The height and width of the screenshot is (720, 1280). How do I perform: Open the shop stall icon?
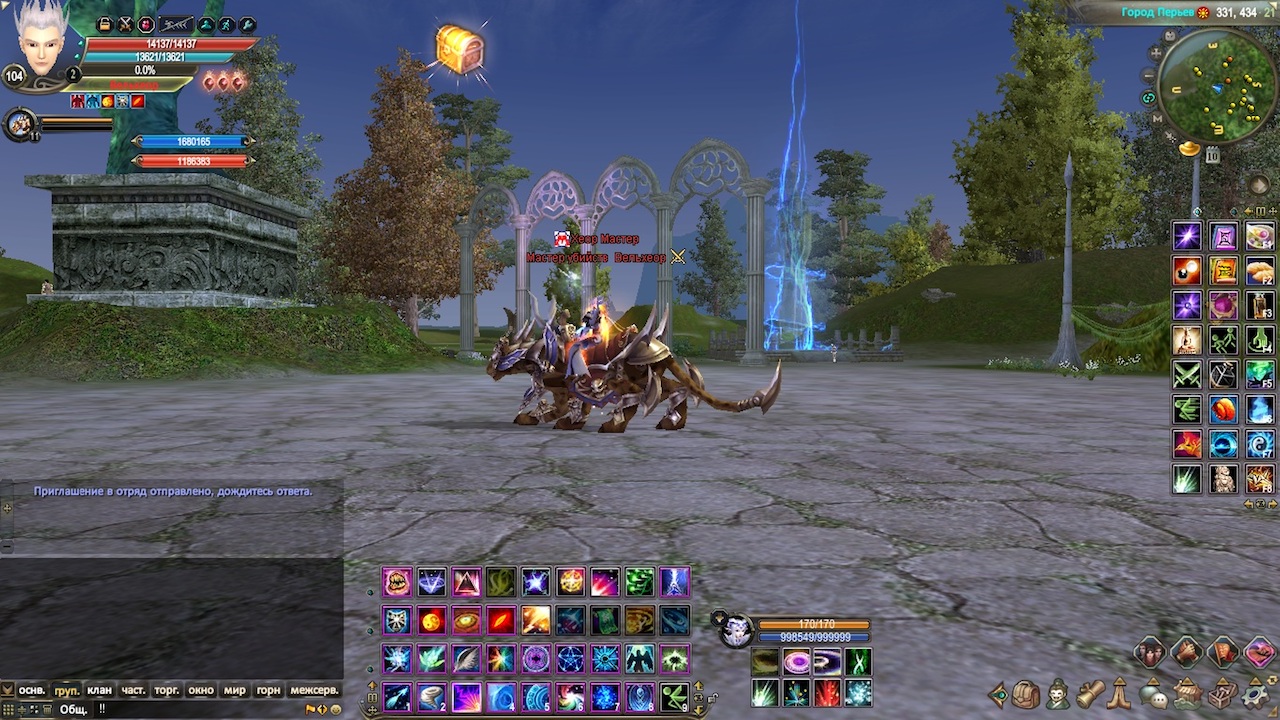point(1187,693)
